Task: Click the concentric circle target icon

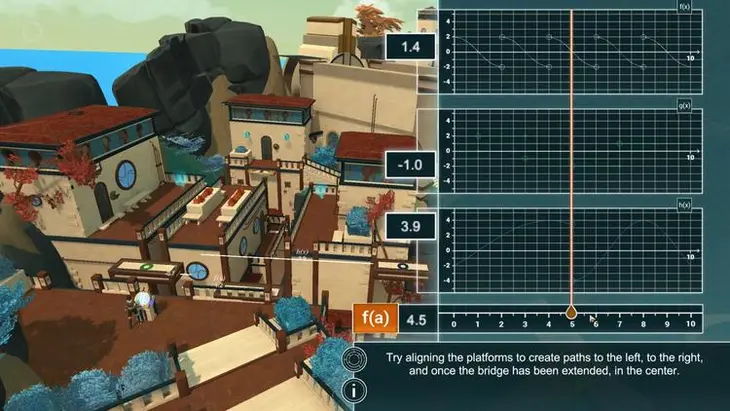Action: [x=354, y=358]
